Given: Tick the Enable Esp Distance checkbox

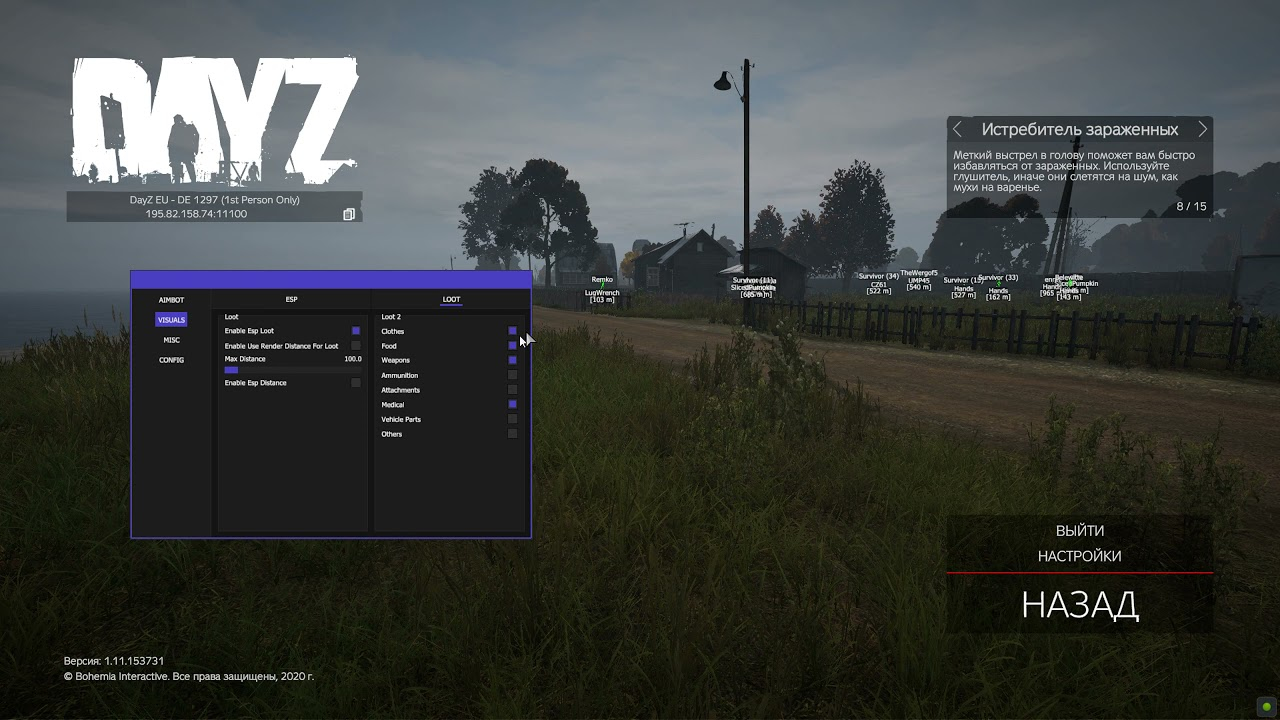Looking at the screenshot, I should click(x=356, y=383).
